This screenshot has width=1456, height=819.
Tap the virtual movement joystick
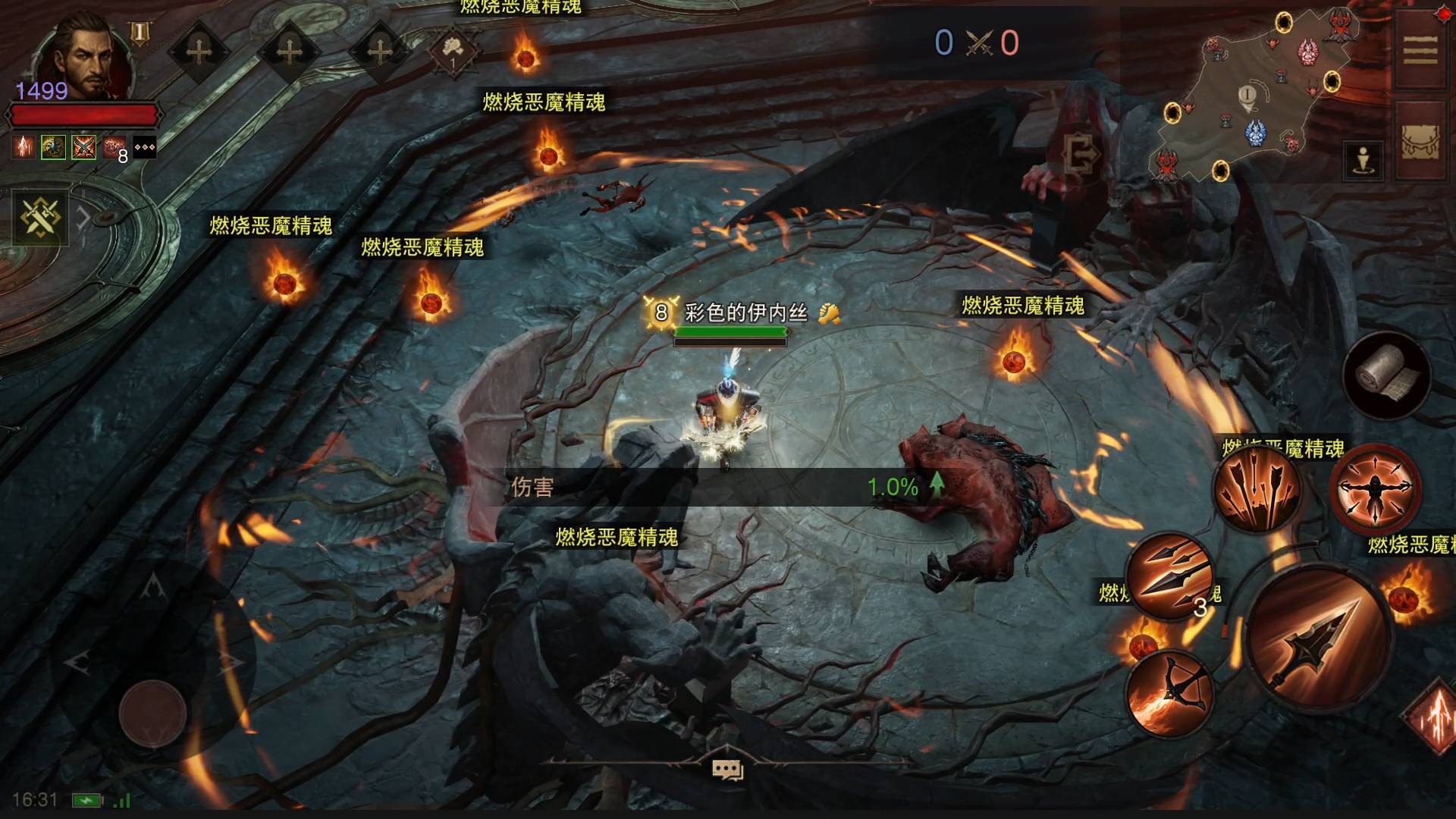(x=152, y=714)
